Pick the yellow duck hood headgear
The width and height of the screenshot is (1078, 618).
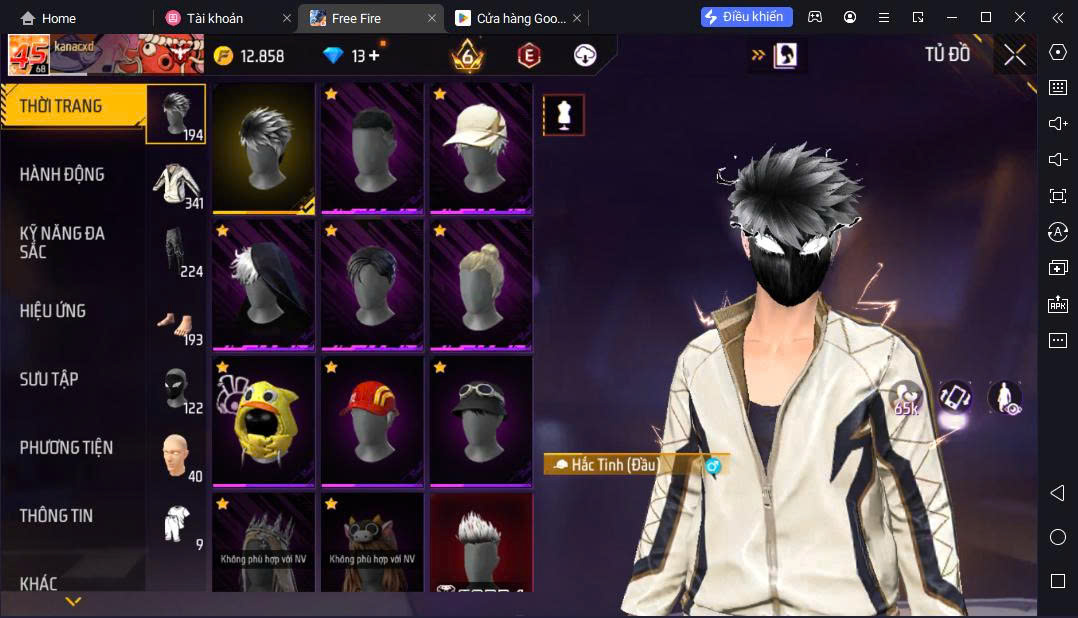(264, 421)
